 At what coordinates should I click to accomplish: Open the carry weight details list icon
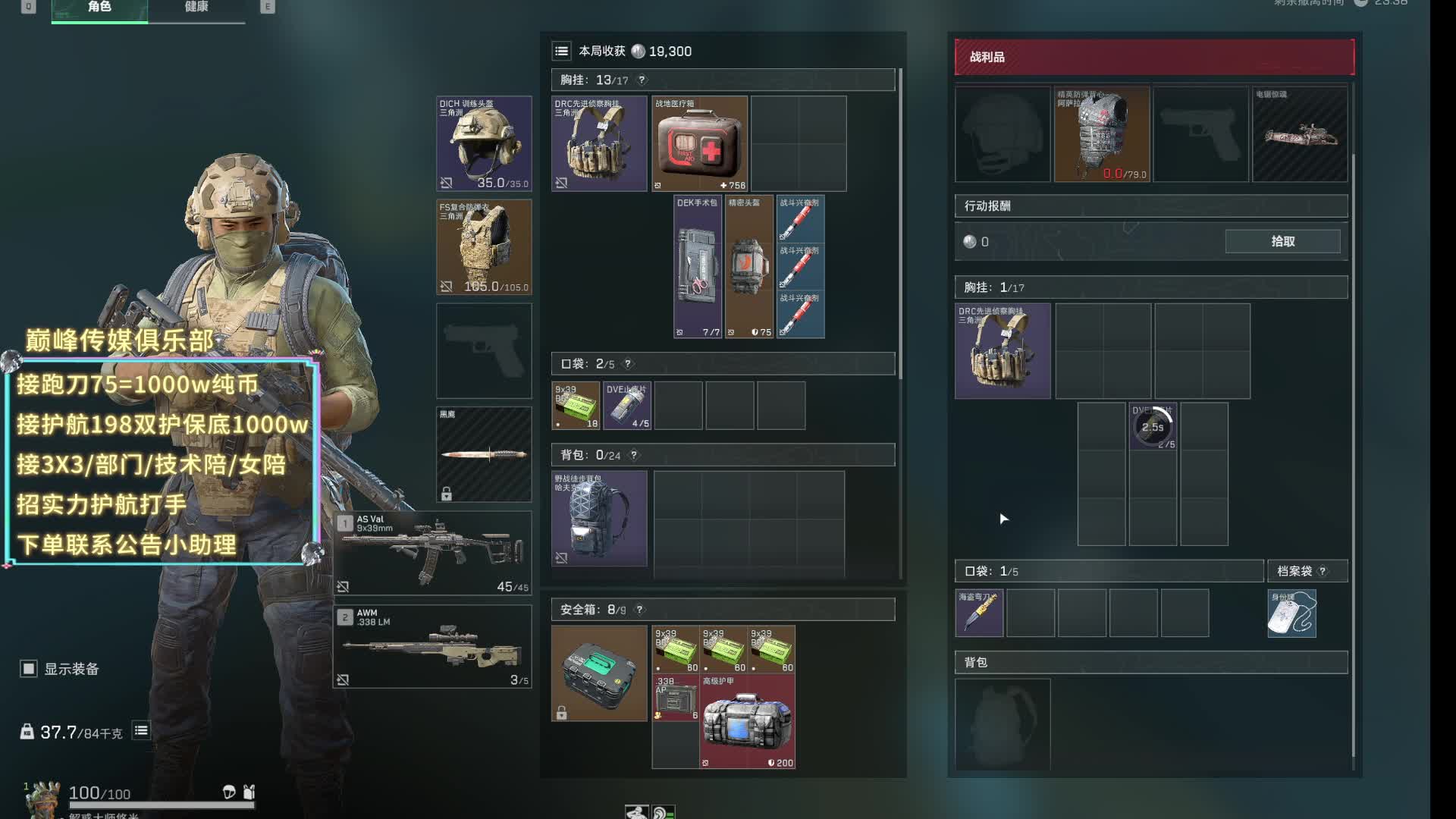pyautogui.click(x=141, y=731)
